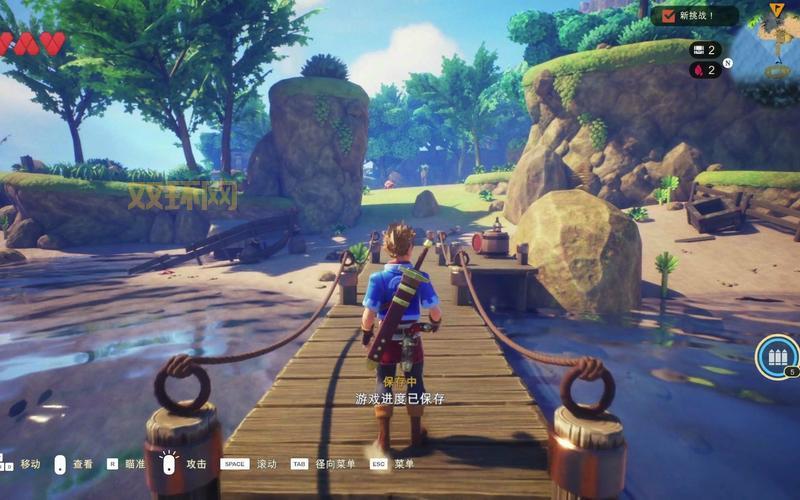Open the 新挑战 new challenge notification
Viewport: 800px width, 500px height.
pyautogui.click(x=695, y=16)
